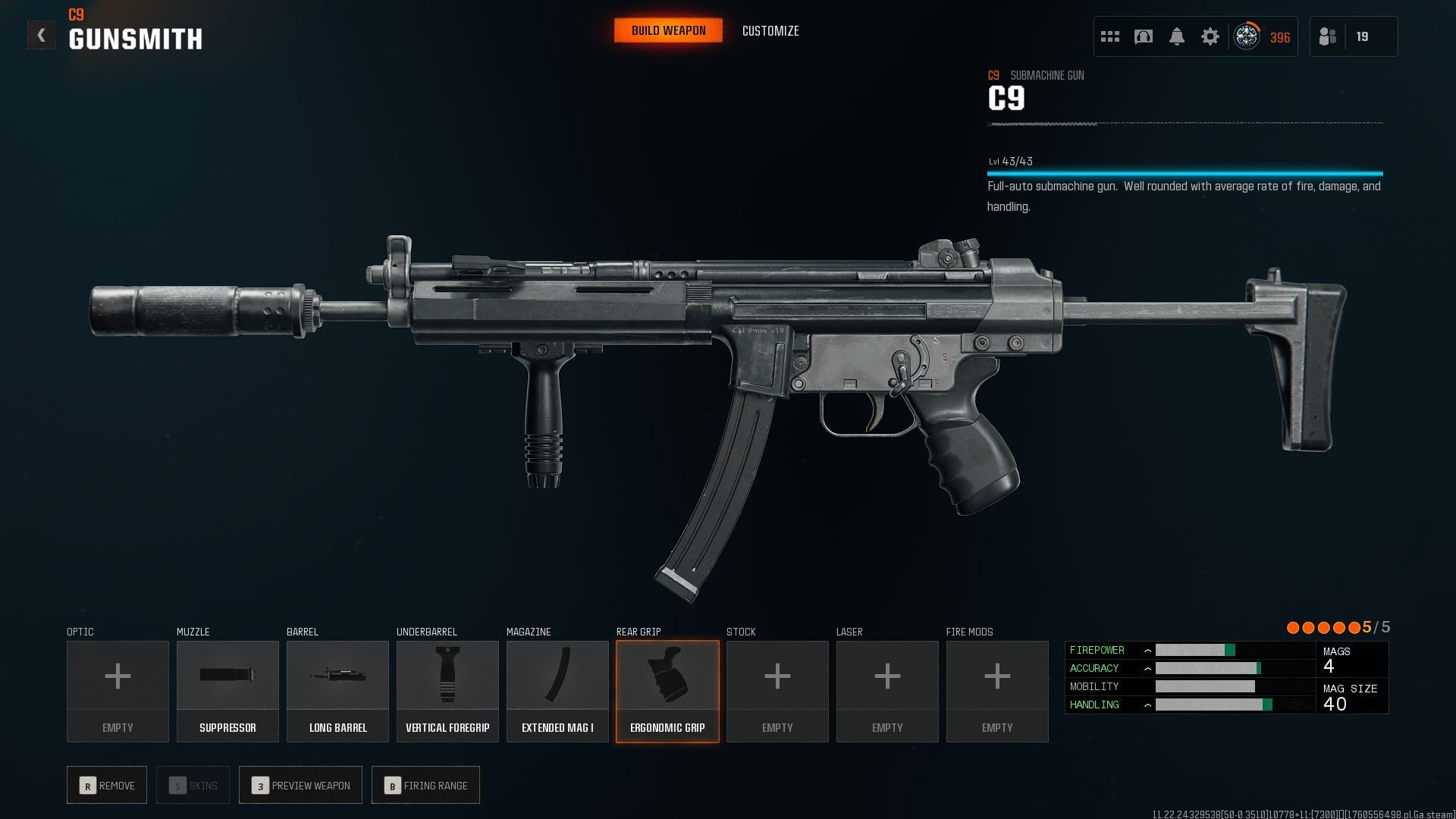
Task: Select the Ergonomic Grip rear grip slot
Action: [x=667, y=691]
